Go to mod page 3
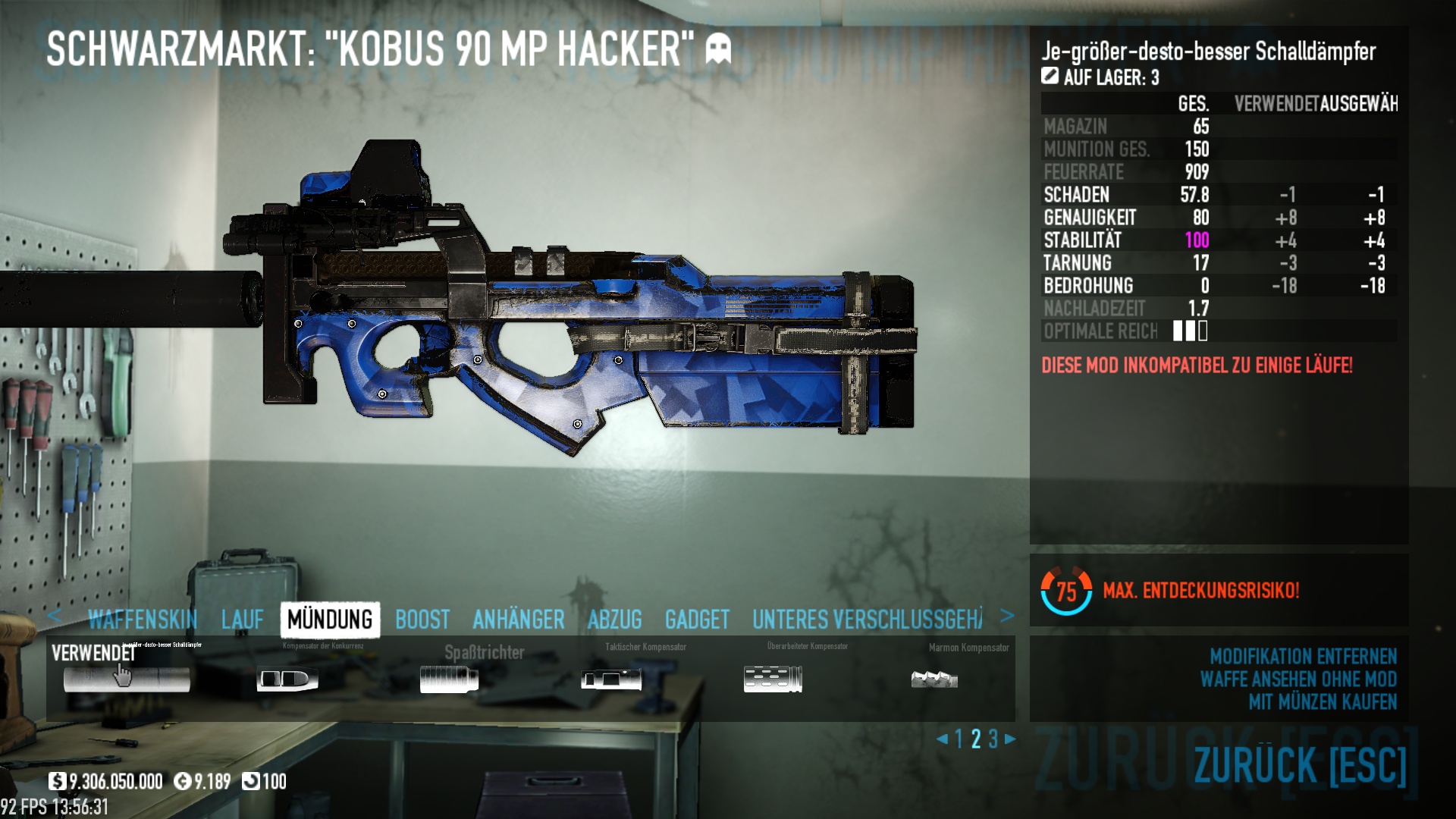Image resolution: width=1456 pixels, height=819 pixels. (x=993, y=739)
